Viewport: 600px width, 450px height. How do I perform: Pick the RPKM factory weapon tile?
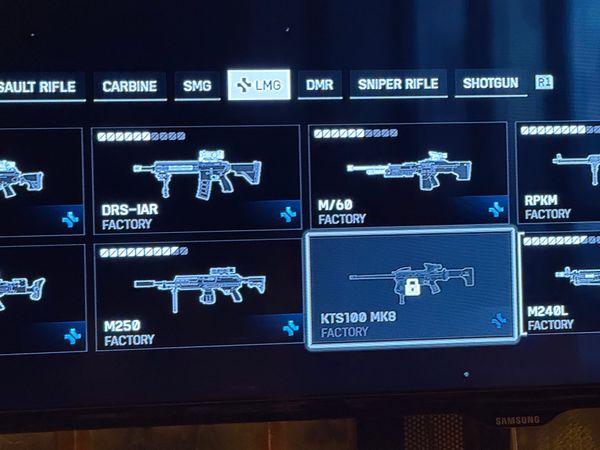558,172
